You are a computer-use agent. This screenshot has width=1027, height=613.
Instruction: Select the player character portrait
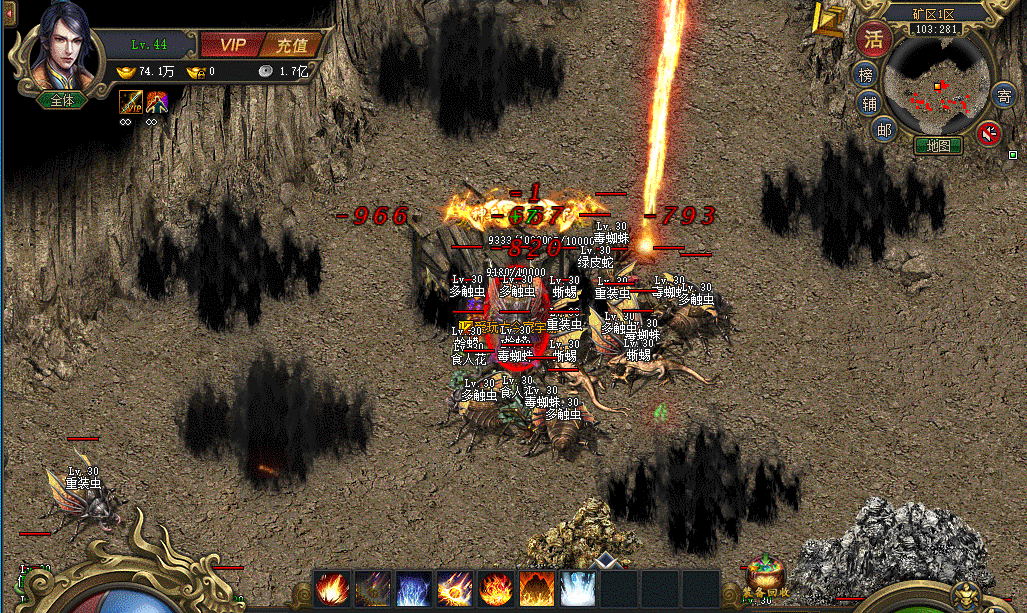tap(60, 55)
